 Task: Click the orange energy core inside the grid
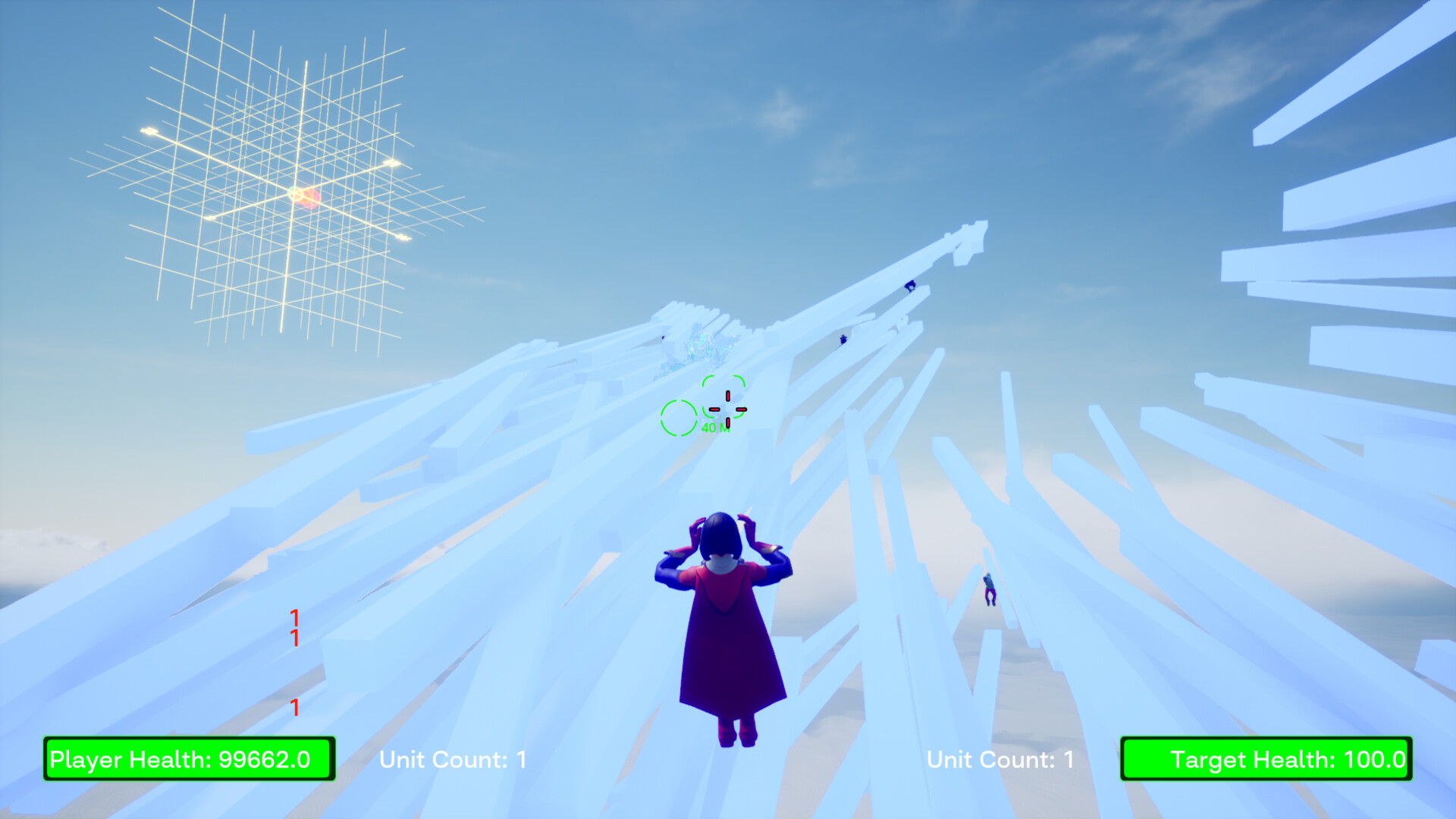coord(303,199)
